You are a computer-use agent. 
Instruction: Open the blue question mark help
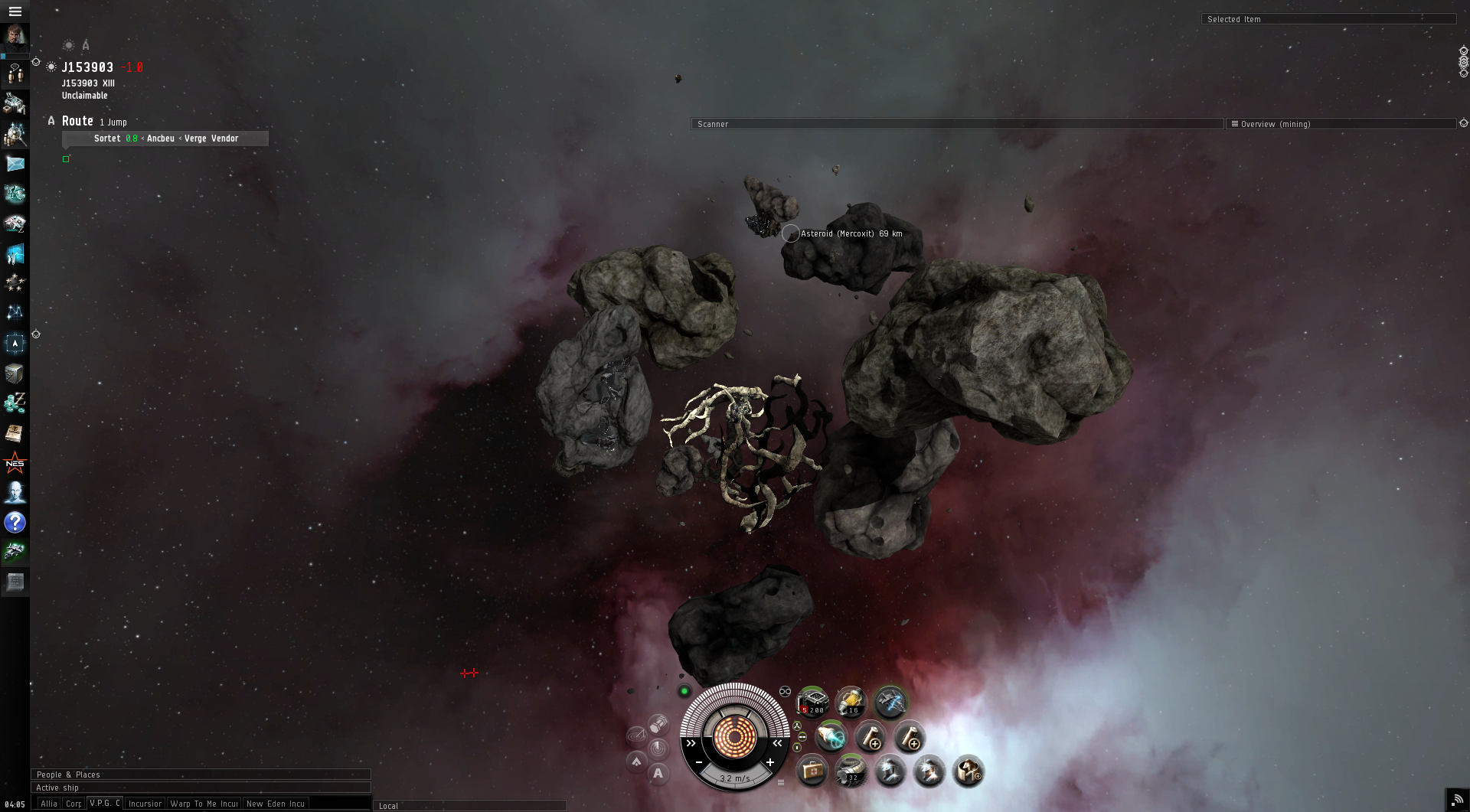[x=15, y=523]
